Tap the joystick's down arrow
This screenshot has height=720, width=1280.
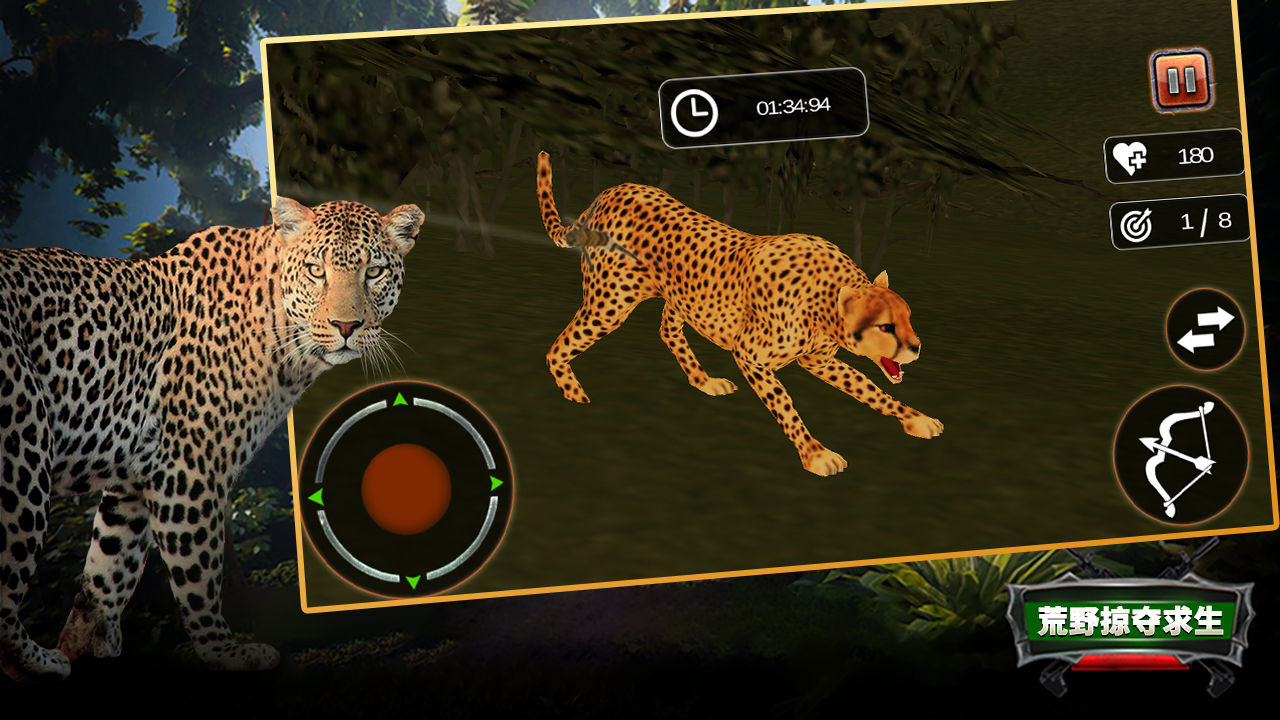point(412,582)
